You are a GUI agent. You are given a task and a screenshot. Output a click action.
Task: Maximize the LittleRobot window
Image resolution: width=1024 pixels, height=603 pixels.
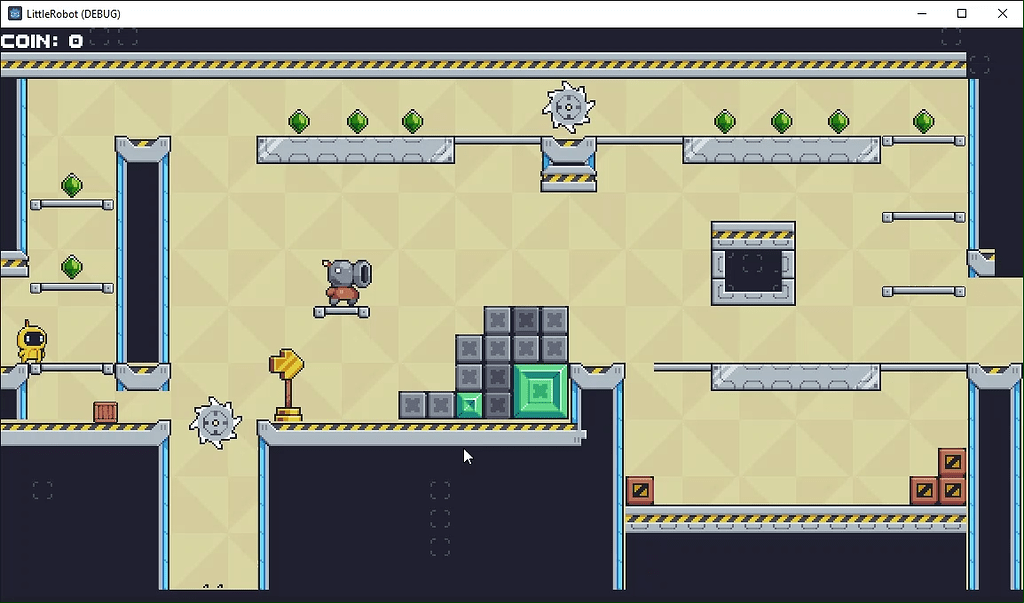point(961,13)
